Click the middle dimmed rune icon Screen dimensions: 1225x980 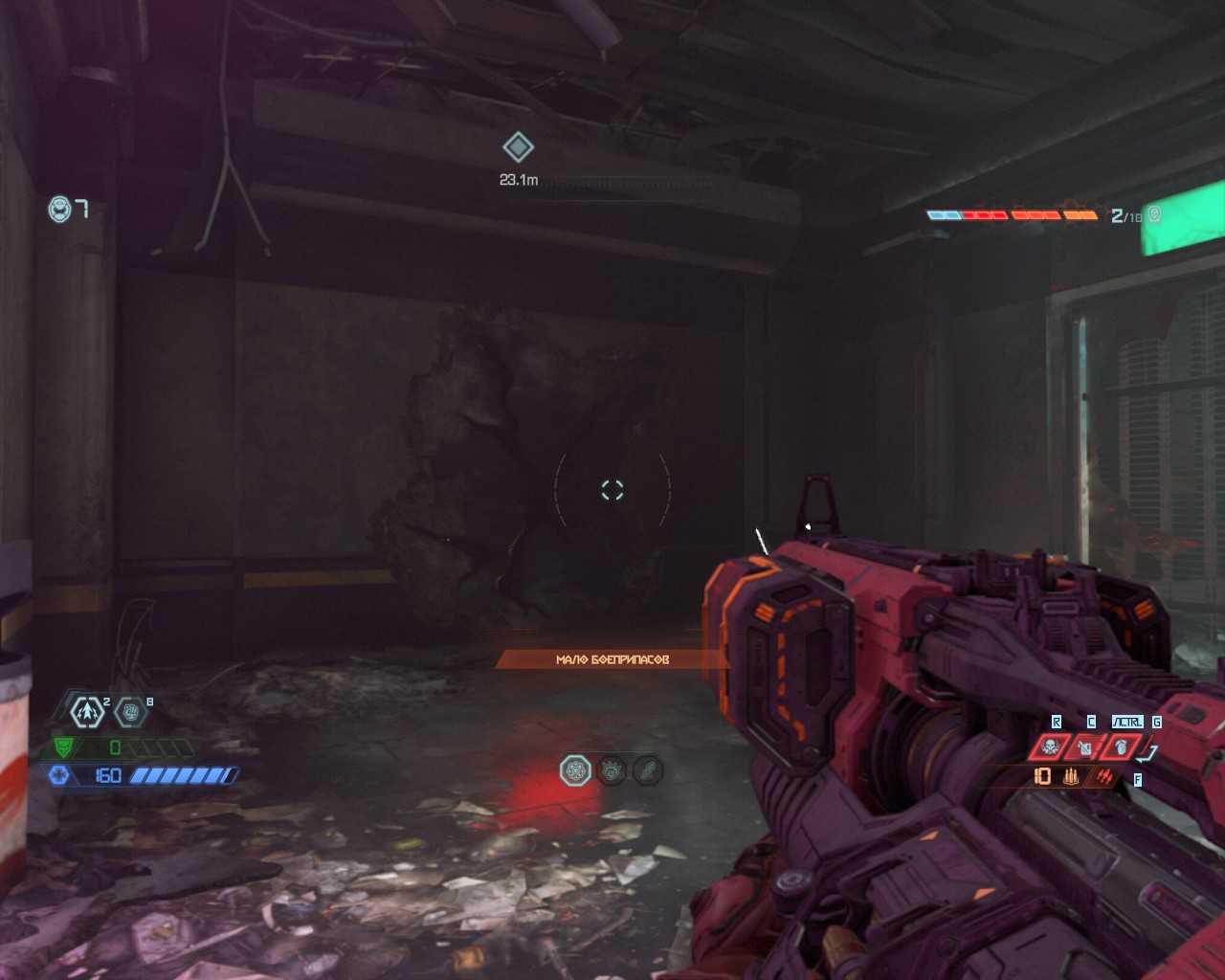(612, 769)
